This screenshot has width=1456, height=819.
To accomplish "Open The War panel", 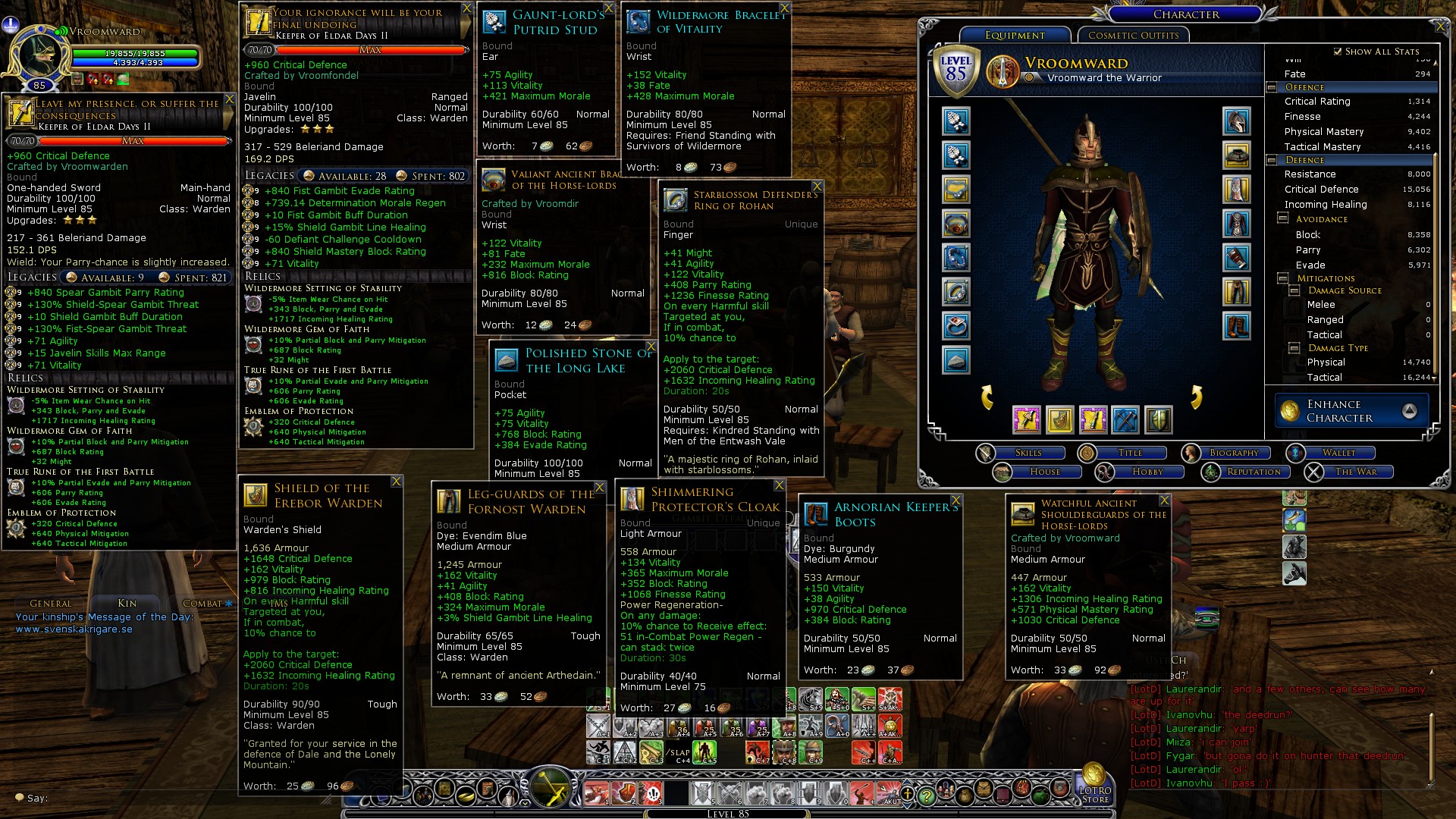I will coord(1355,472).
